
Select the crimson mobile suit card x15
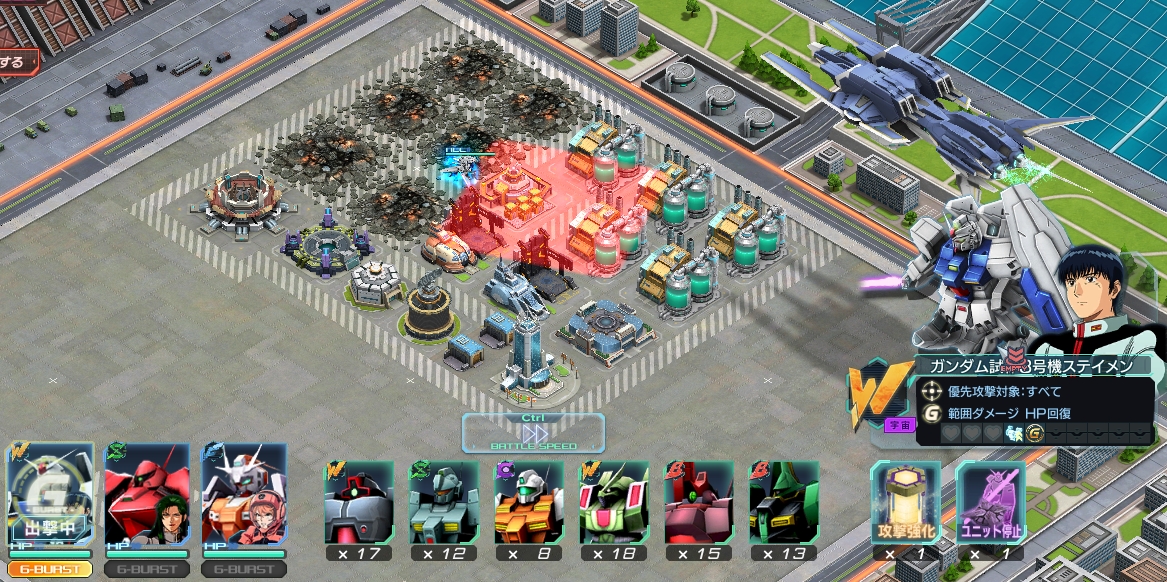point(699,502)
